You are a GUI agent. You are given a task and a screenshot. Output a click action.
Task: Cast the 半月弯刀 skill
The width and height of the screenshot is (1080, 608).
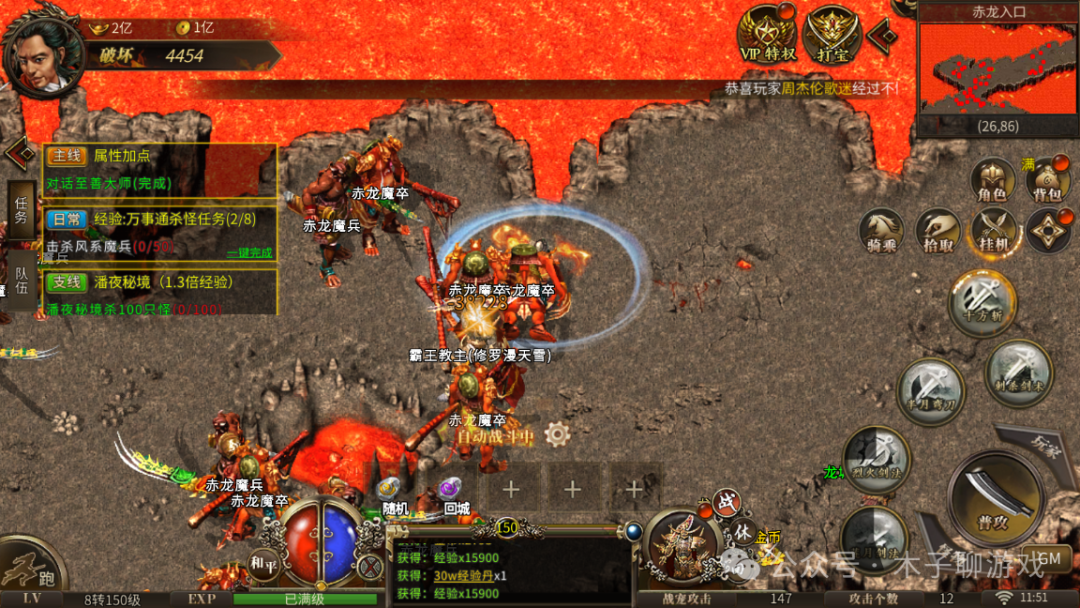click(x=930, y=391)
